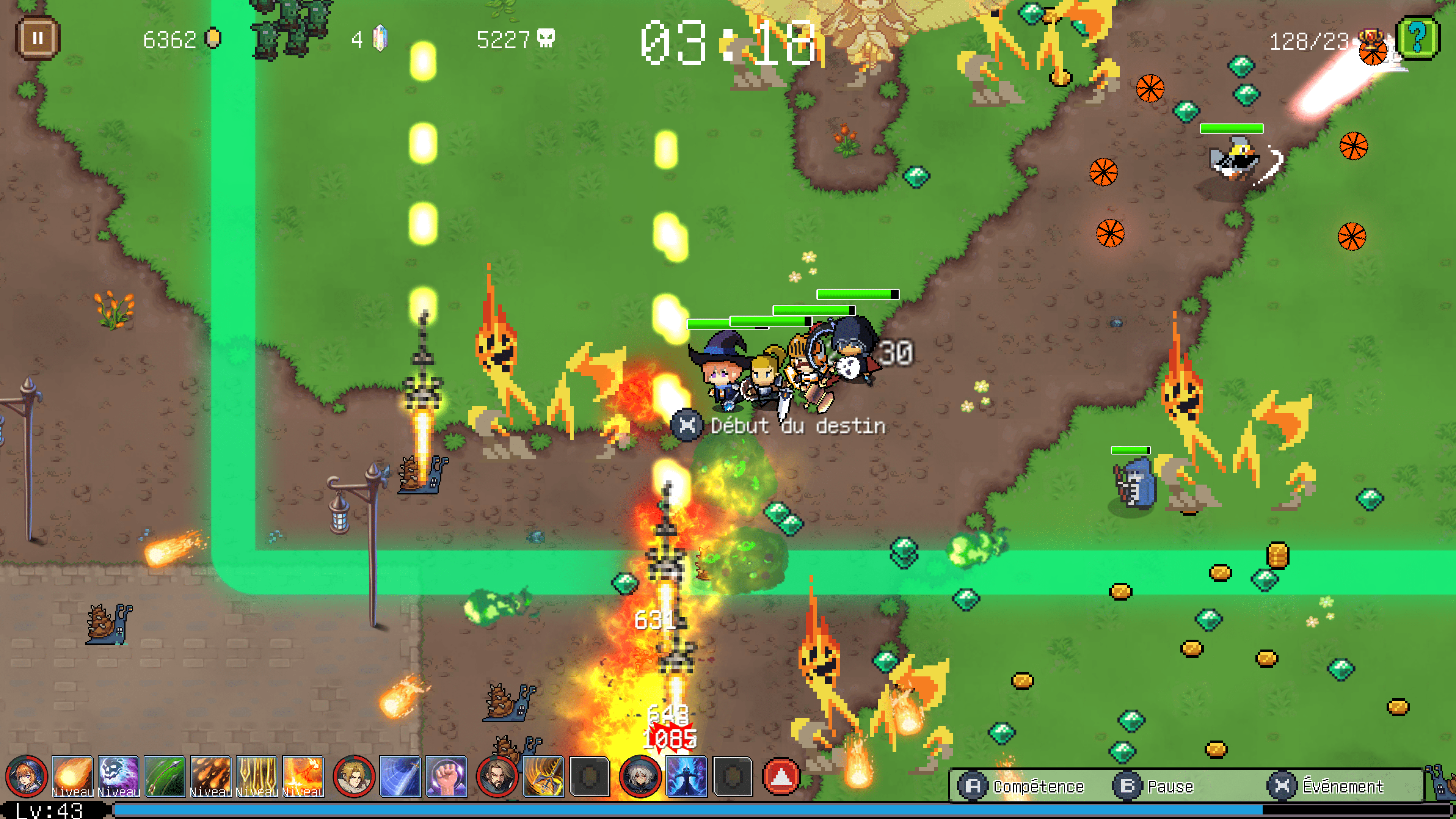This screenshot has width=1456, height=819.
Task: Select the golden swords skill icon
Action: point(257,777)
